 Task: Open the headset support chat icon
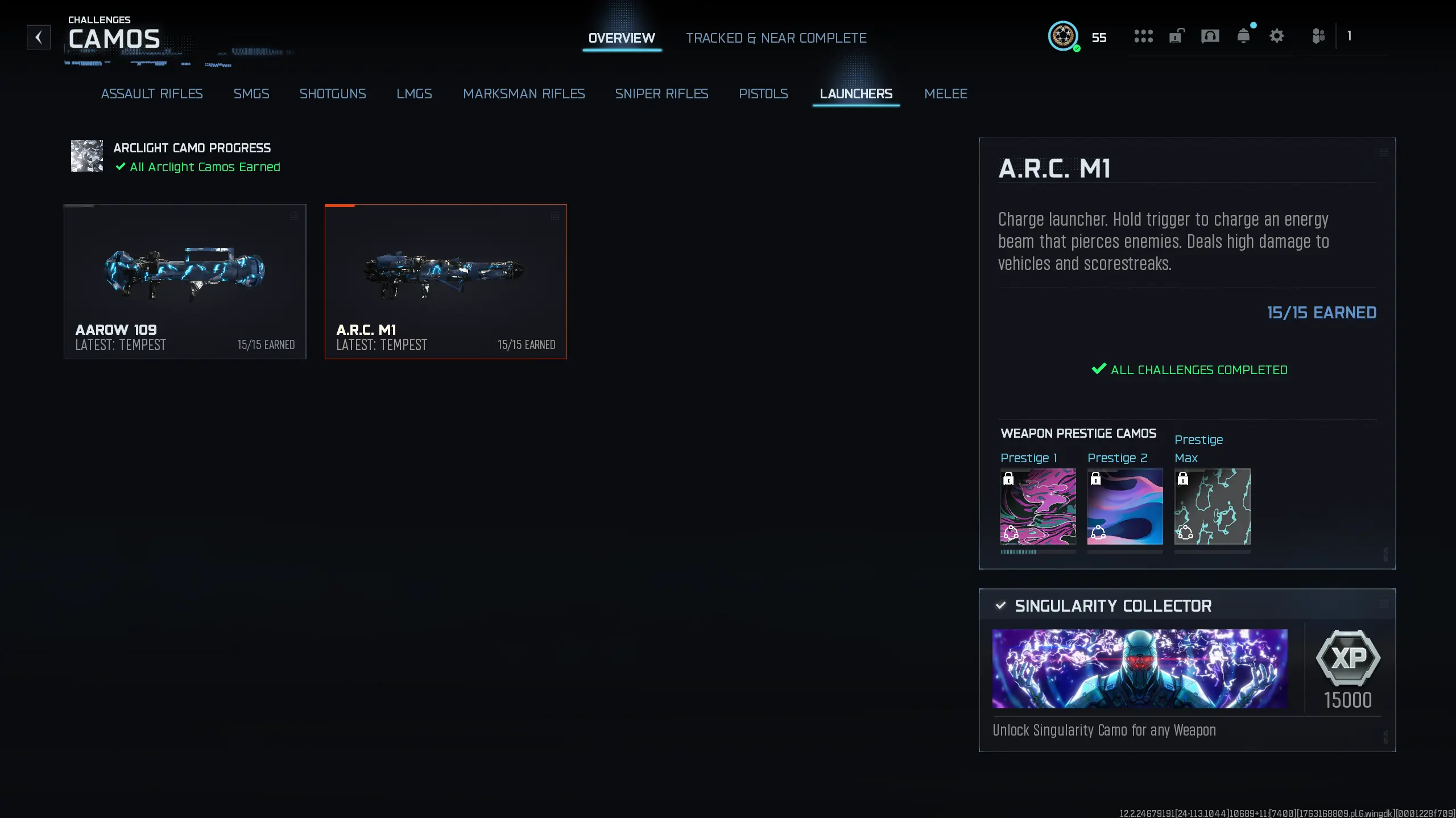[1210, 36]
